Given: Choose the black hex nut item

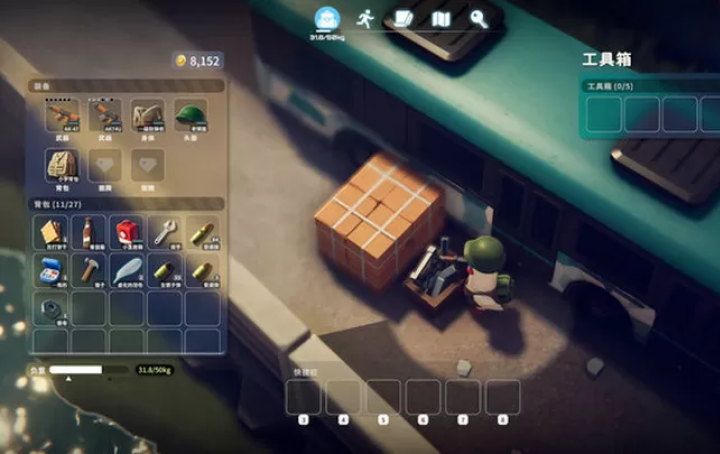Looking at the screenshot, I should click(x=49, y=308).
